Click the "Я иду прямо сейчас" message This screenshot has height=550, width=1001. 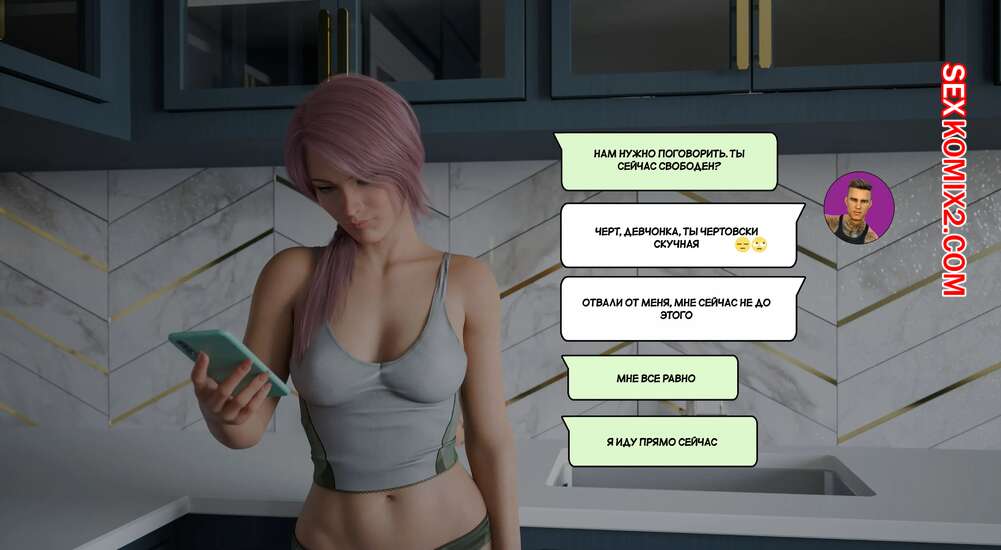[662, 441]
